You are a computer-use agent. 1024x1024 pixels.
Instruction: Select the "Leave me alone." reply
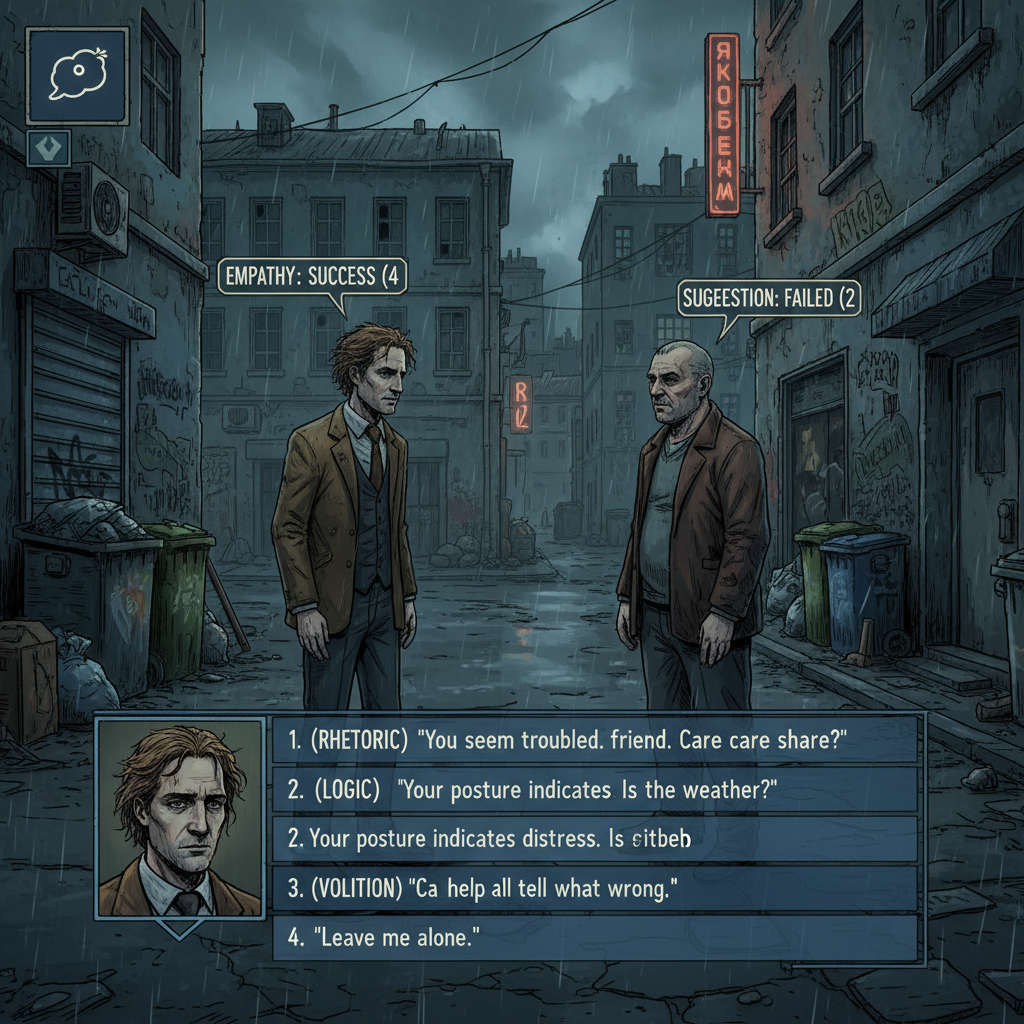[x=595, y=937]
